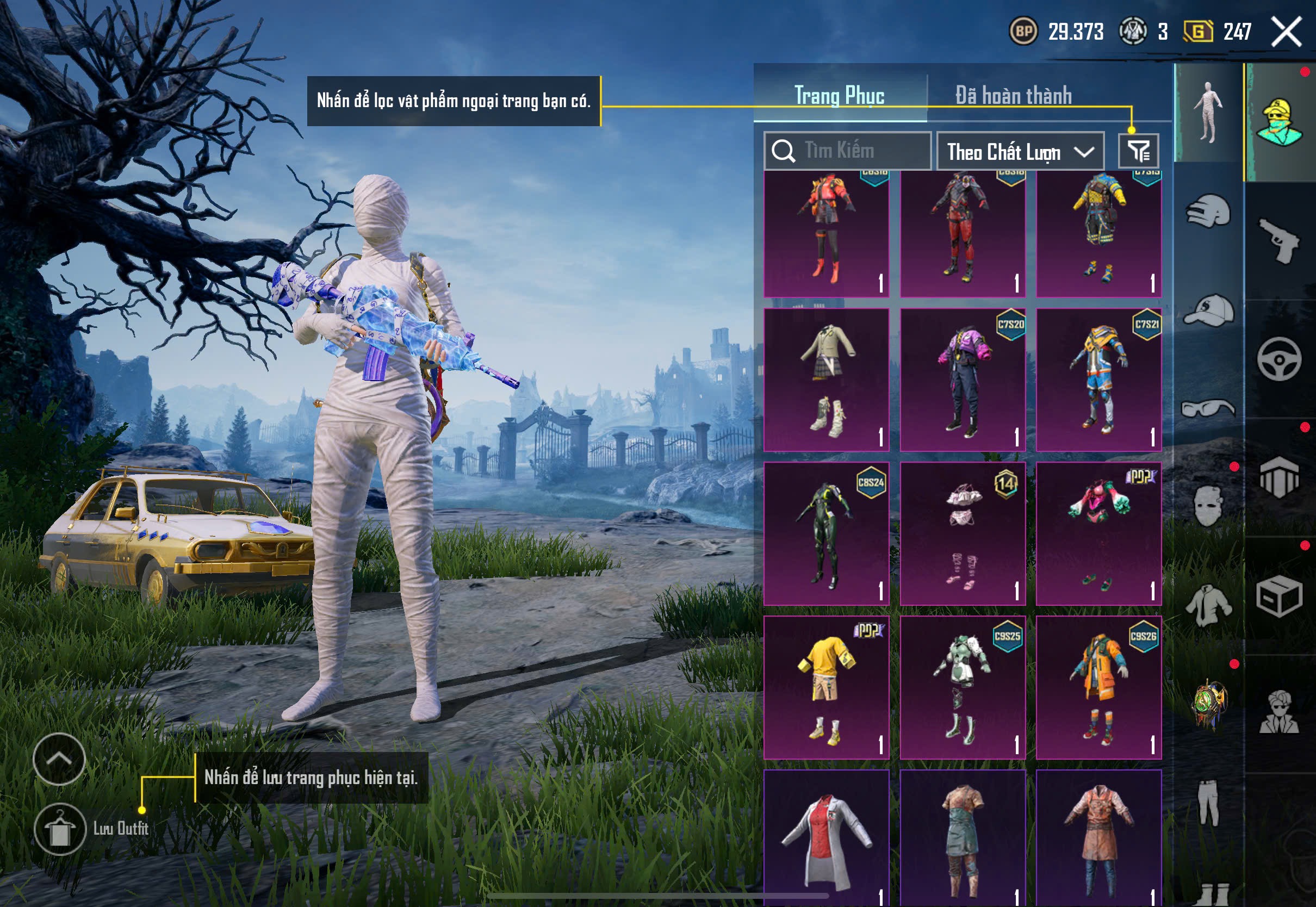Open the cap hat category
Viewport: 1316px width, 907px height.
[1208, 310]
